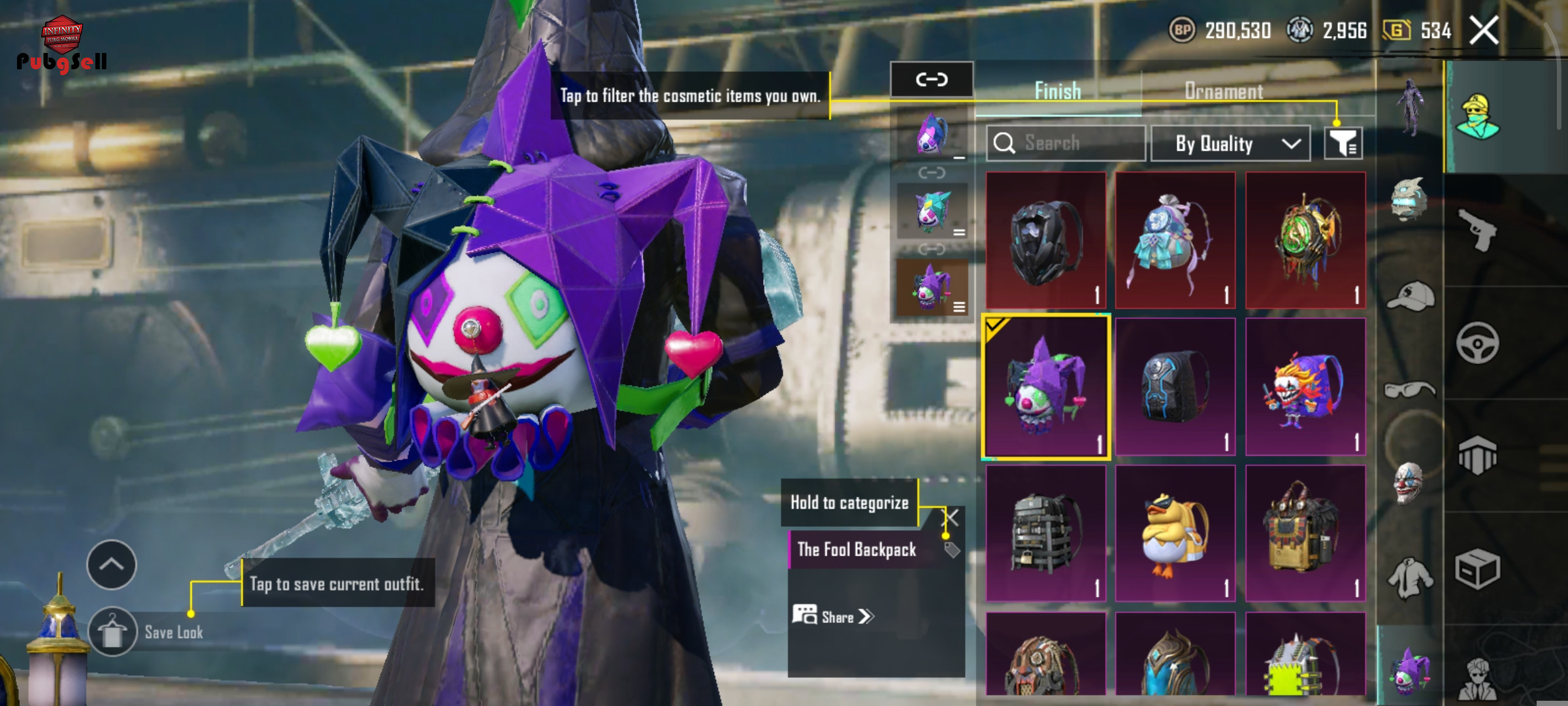Share The Fool Backpack
This screenshot has height=706, width=1568.
click(x=833, y=616)
